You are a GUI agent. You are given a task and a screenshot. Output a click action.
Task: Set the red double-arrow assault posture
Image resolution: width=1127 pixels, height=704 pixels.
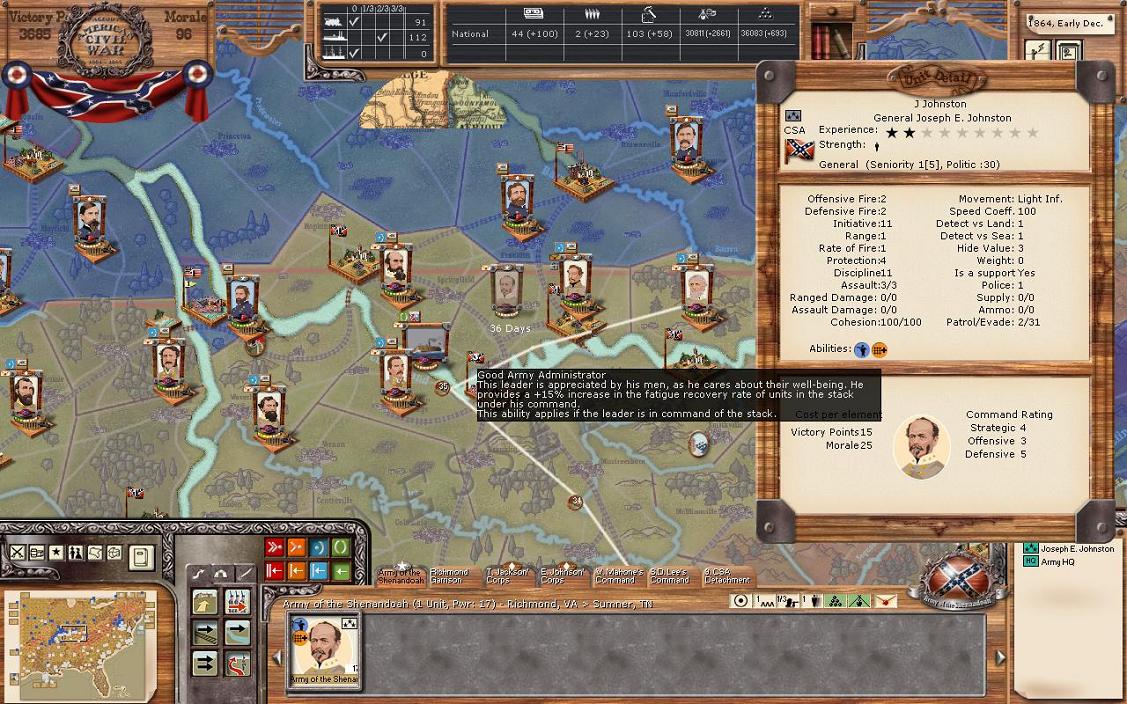click(x=274, y=548)
